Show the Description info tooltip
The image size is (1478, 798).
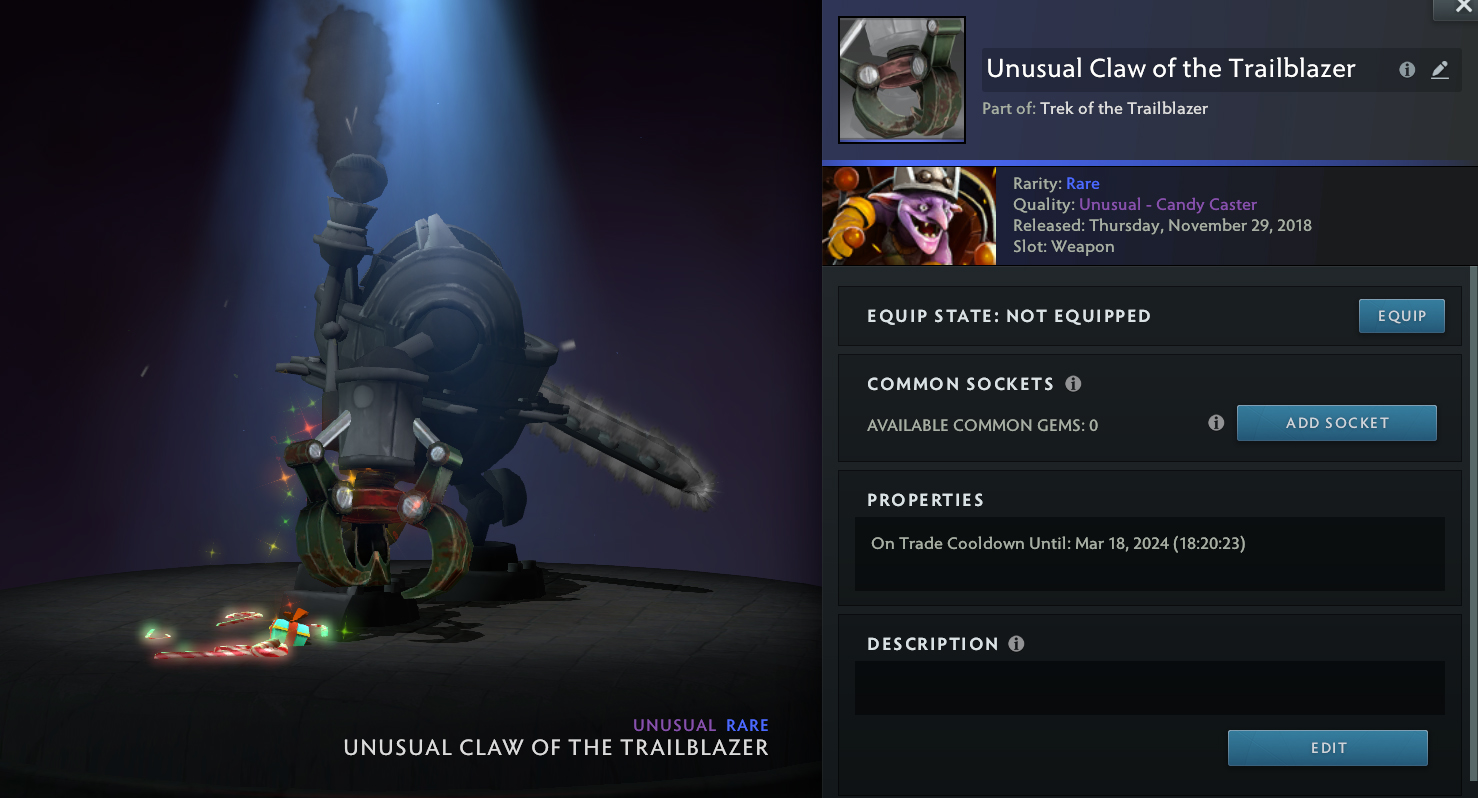1016,644
